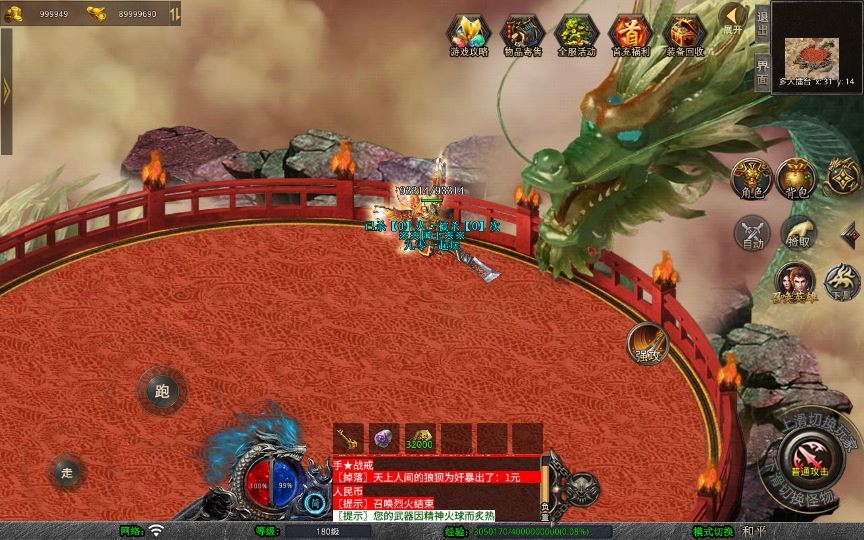This screenshot has width=864, height=540.
Task: Open the 全服活动 server events icon
Action: click(x=576, y=33)
